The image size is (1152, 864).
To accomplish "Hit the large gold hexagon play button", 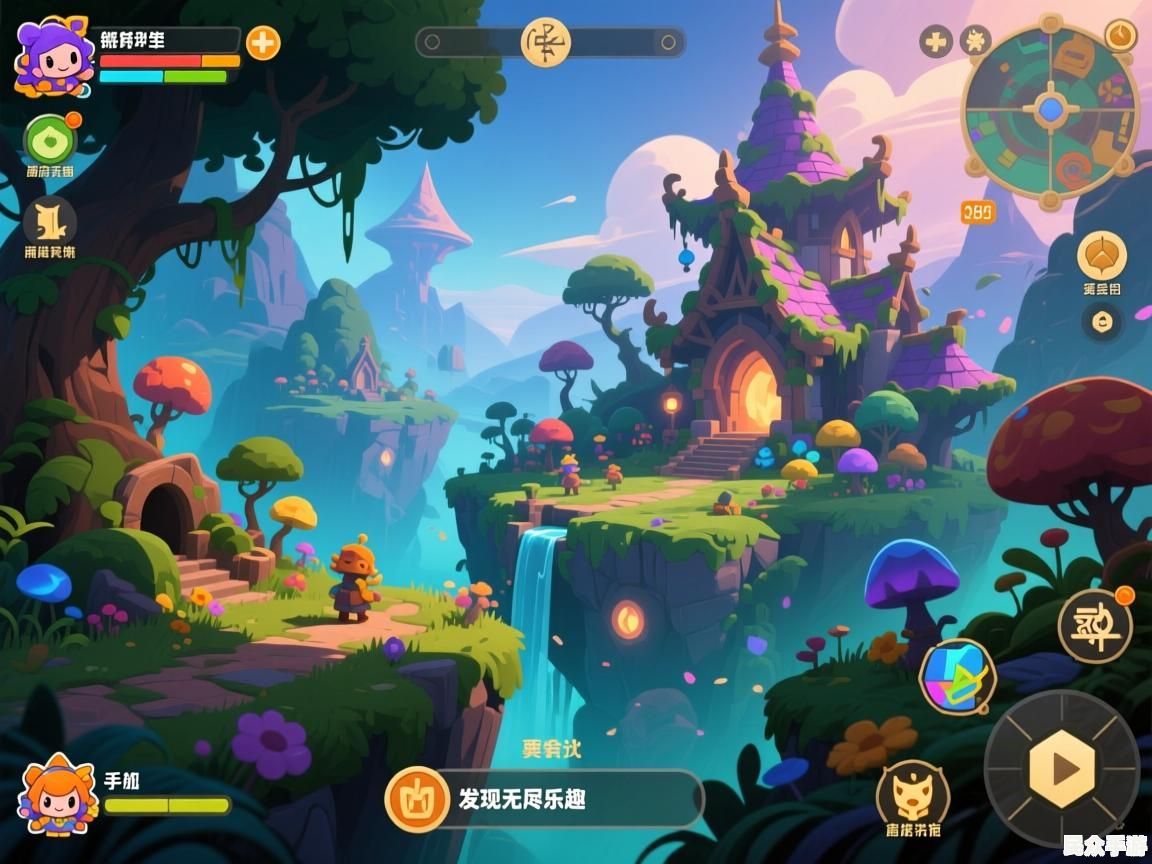I will click(x=1062, y=768).
